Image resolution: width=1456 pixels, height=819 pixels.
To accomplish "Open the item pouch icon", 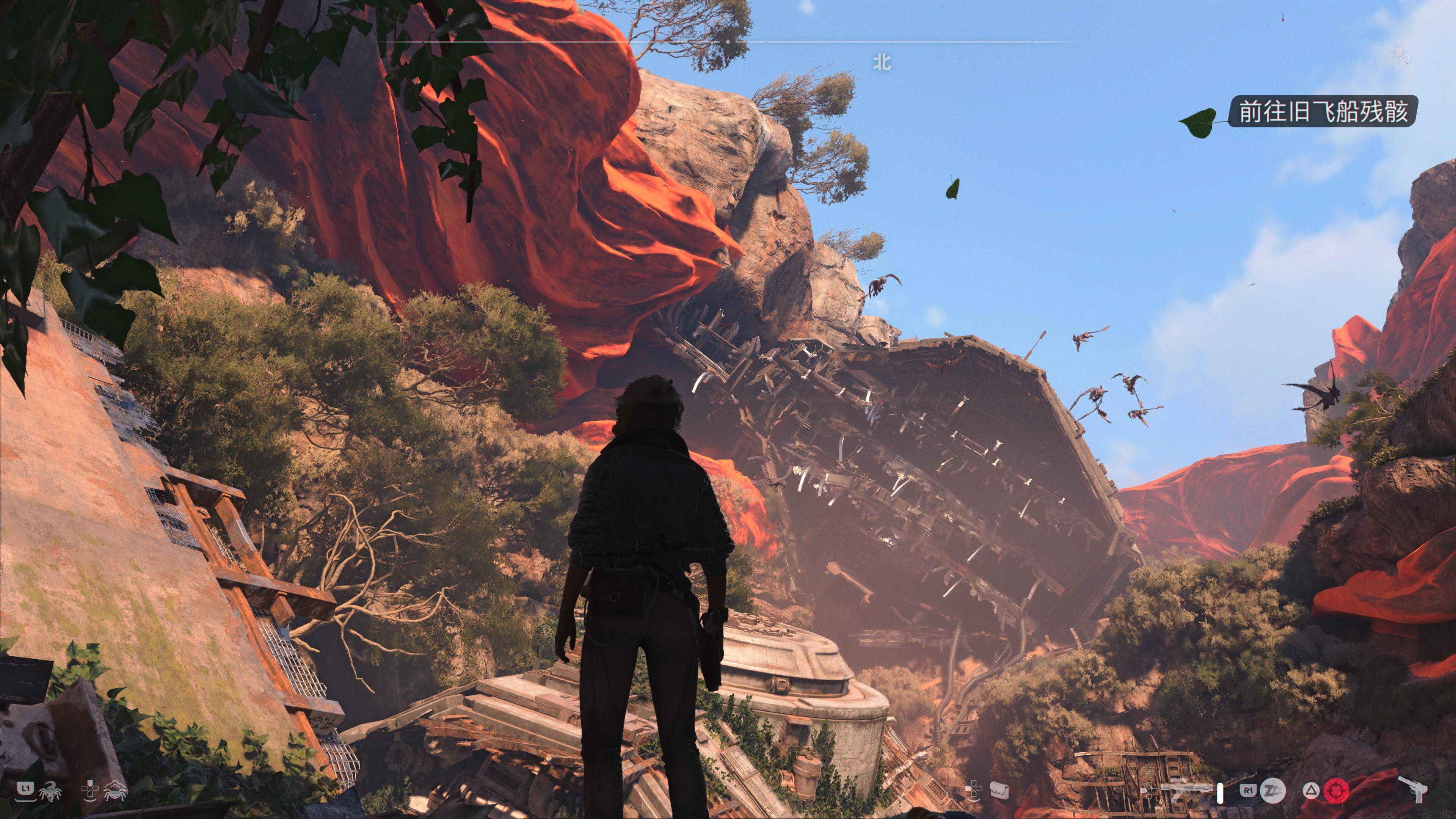I will coord(1000,790).
